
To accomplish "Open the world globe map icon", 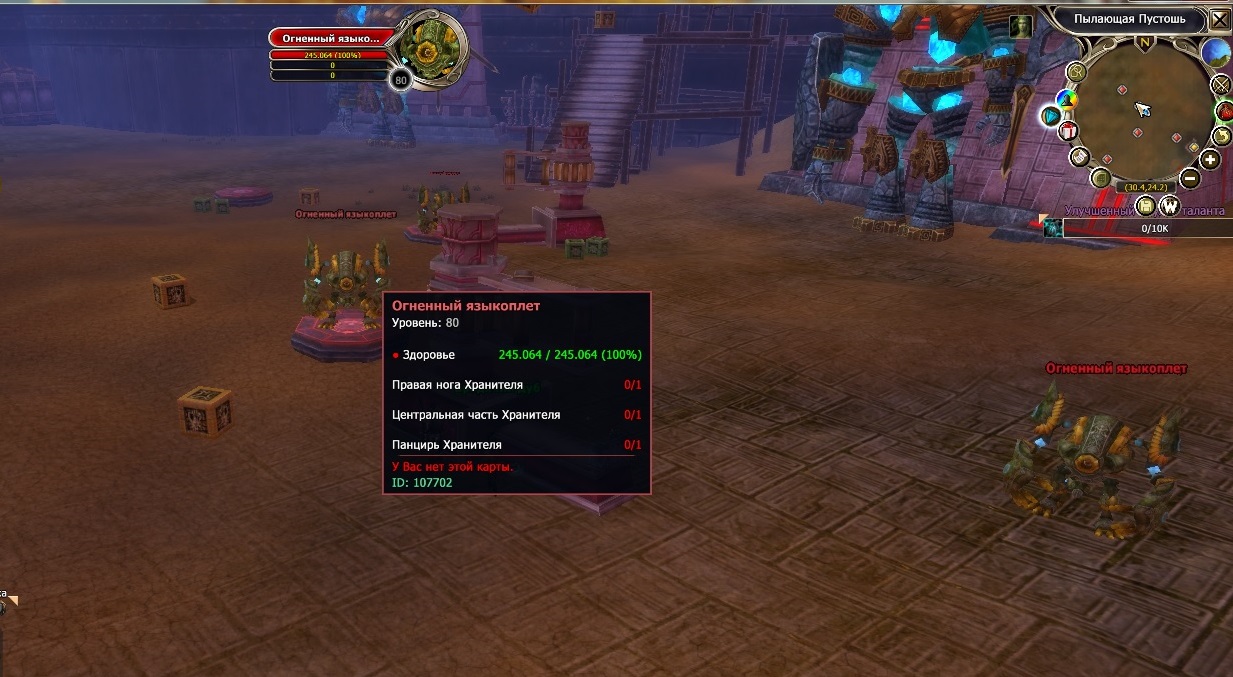I will coord(1215,52).
